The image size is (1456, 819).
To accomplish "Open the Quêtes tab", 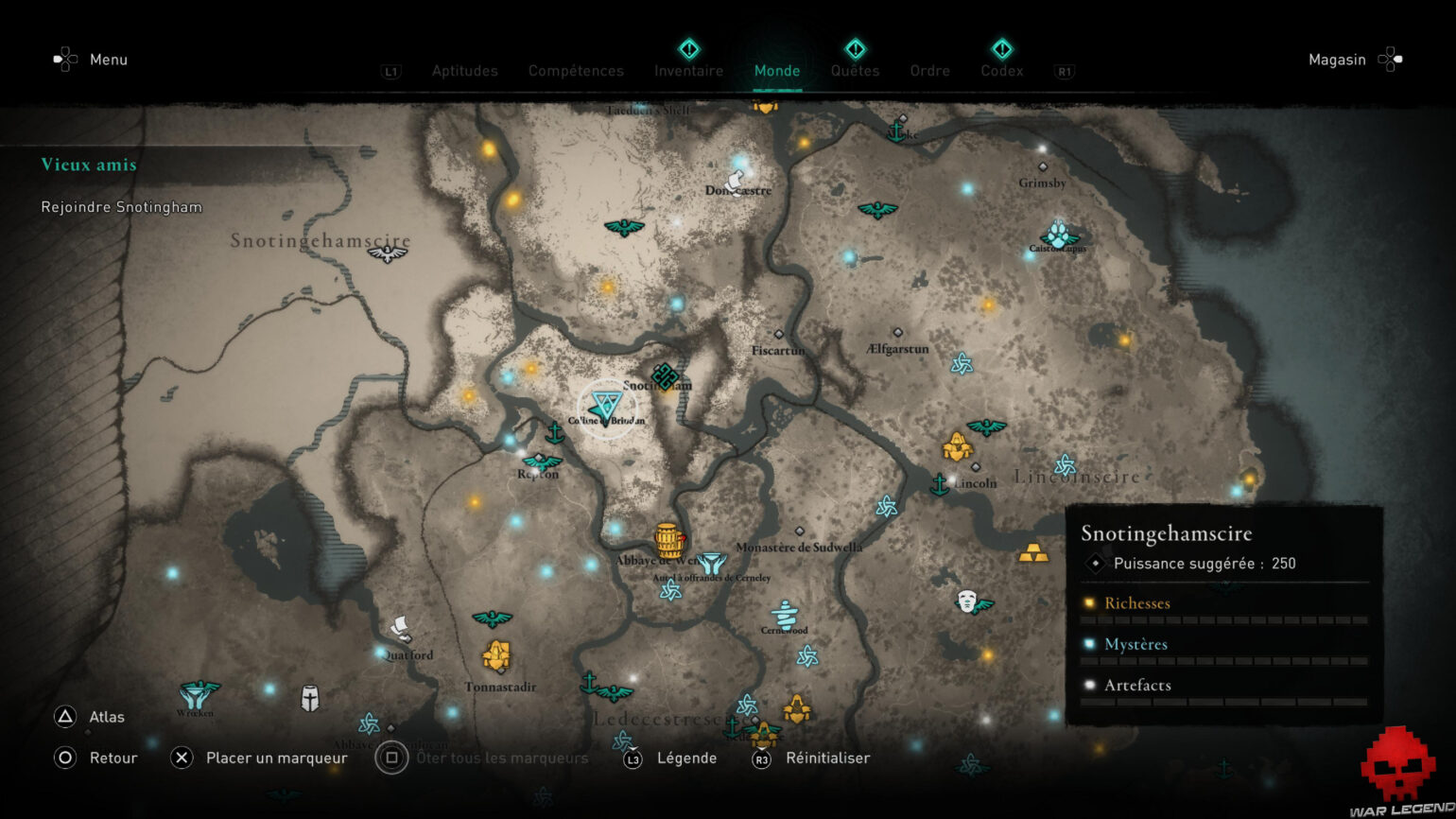I will (856, 71).
